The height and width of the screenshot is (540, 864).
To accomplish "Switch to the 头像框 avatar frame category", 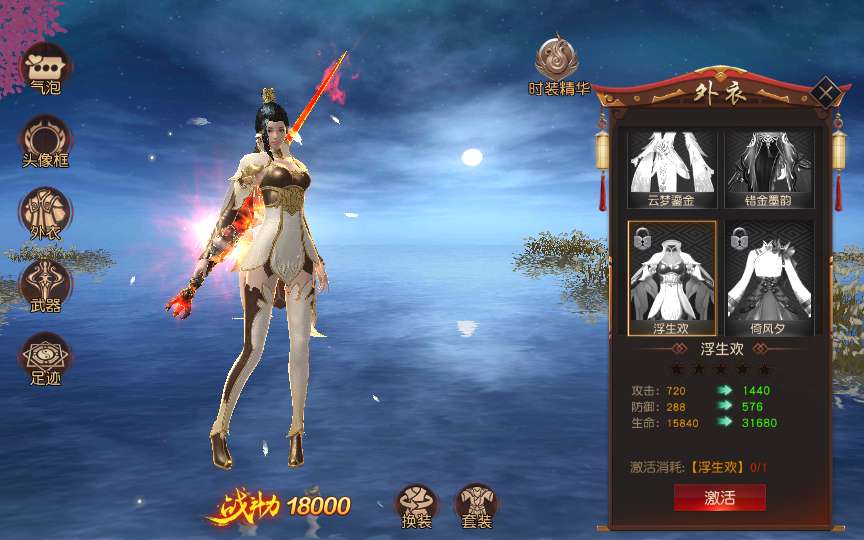I will point(45,139).
